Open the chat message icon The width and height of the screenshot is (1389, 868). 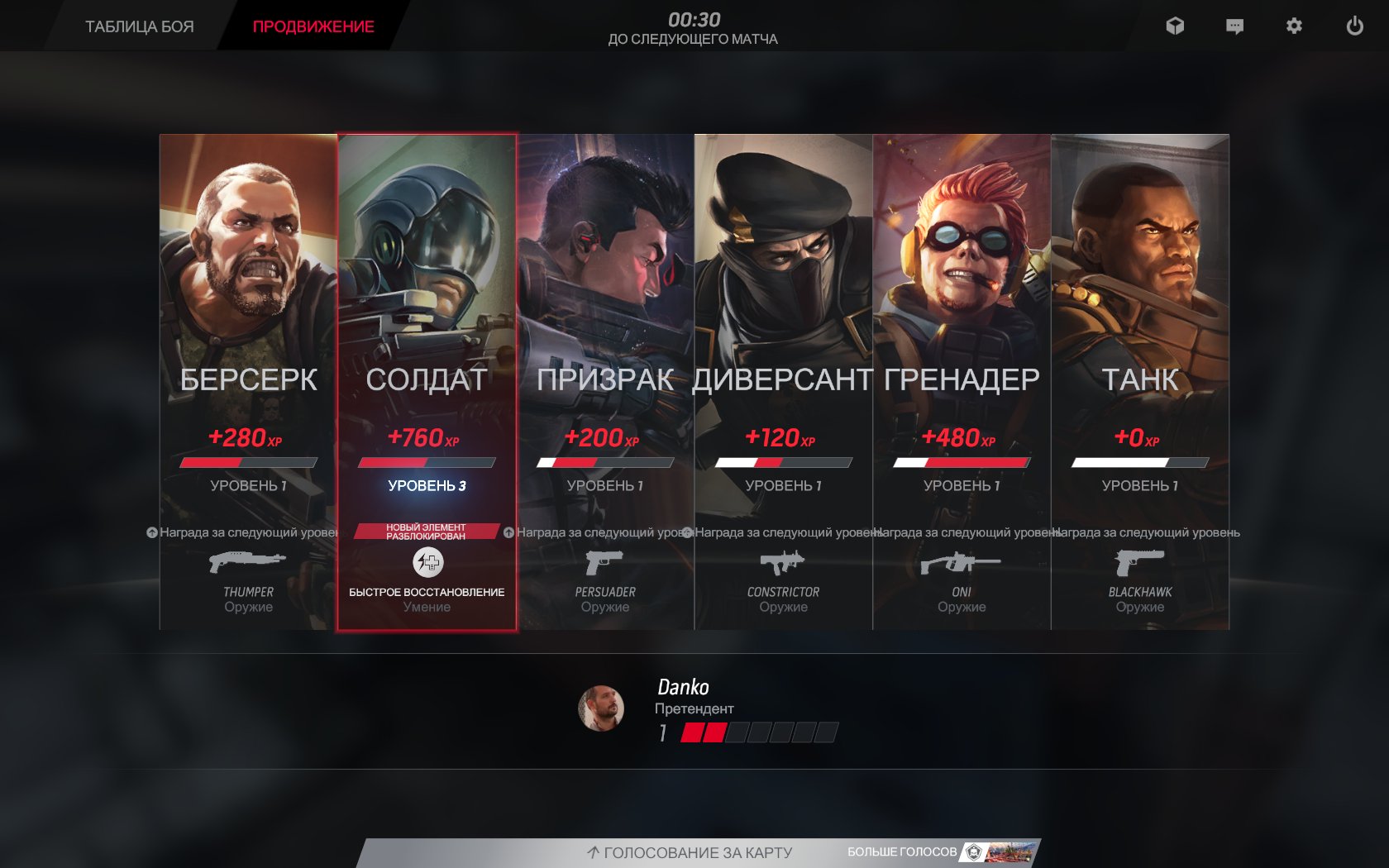click(x=1234, y=26)
